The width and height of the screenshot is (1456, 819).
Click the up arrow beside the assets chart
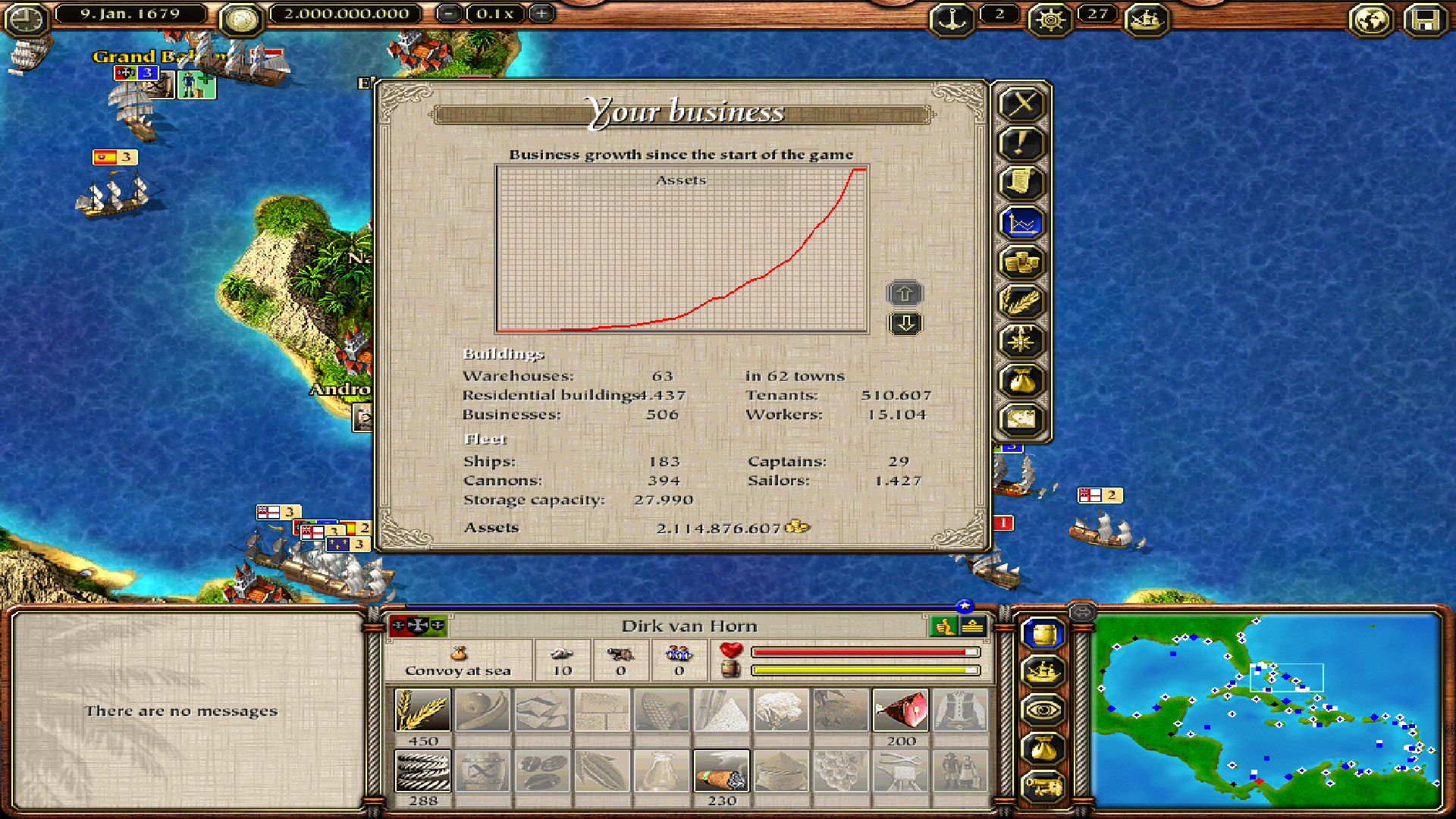coord(904,292)
